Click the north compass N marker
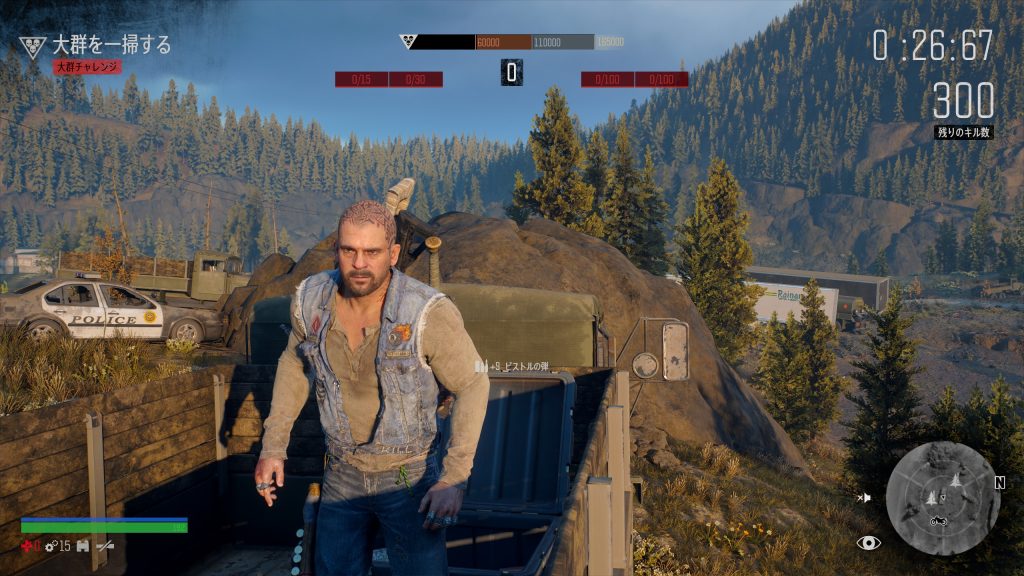Image resolution: width=1024 pixels, height=576 pixels. [x=999, y=483]
